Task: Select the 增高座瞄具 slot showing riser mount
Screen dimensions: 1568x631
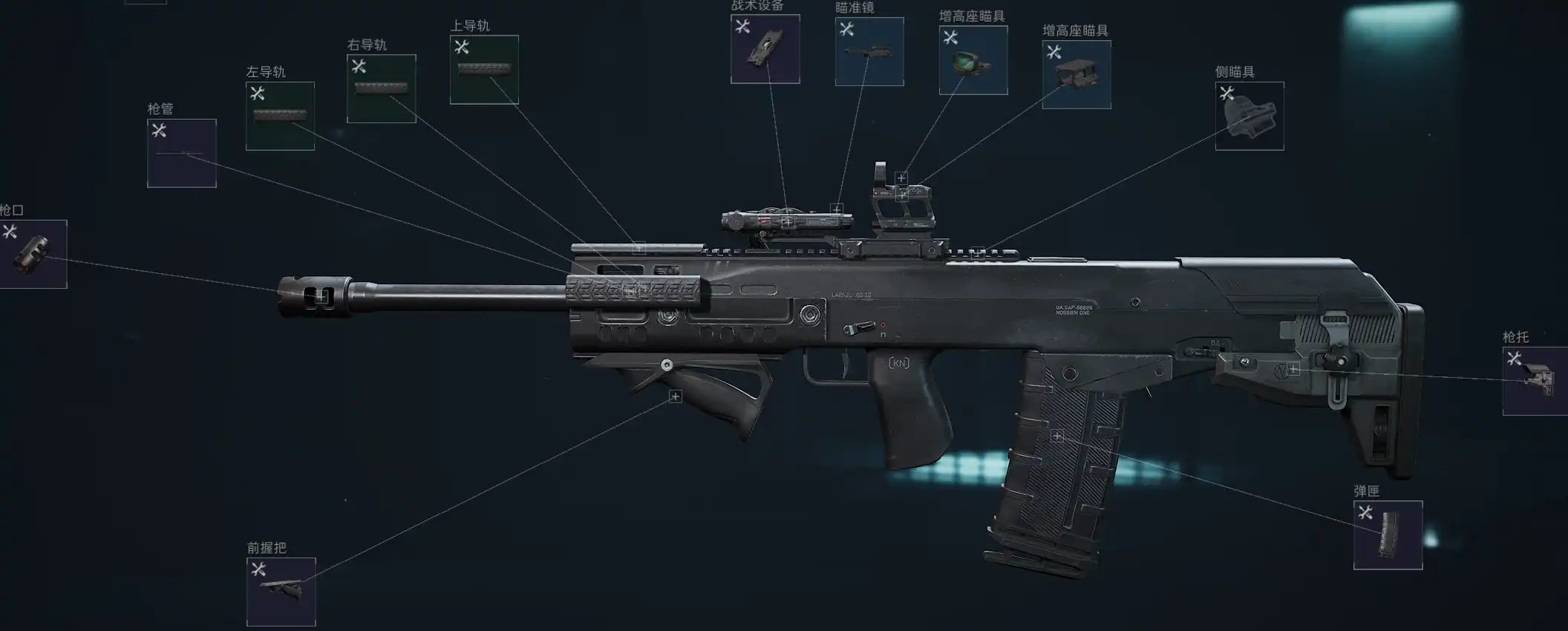Action: click(x=1076, y=74)
